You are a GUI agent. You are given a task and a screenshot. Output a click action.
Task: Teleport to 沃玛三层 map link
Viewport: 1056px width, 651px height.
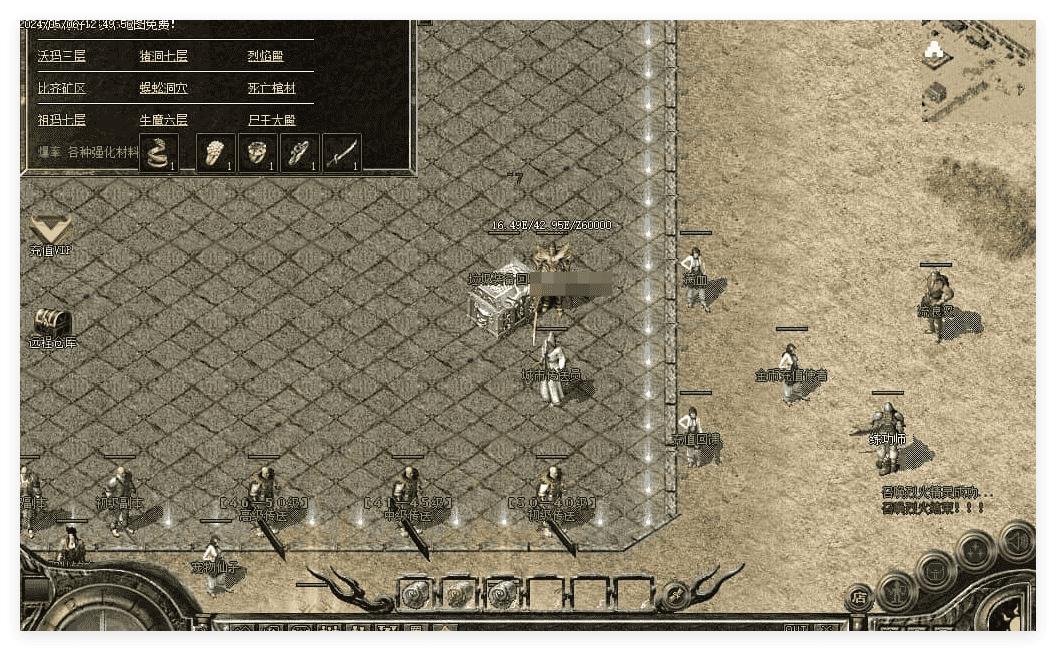coord(62,57)
